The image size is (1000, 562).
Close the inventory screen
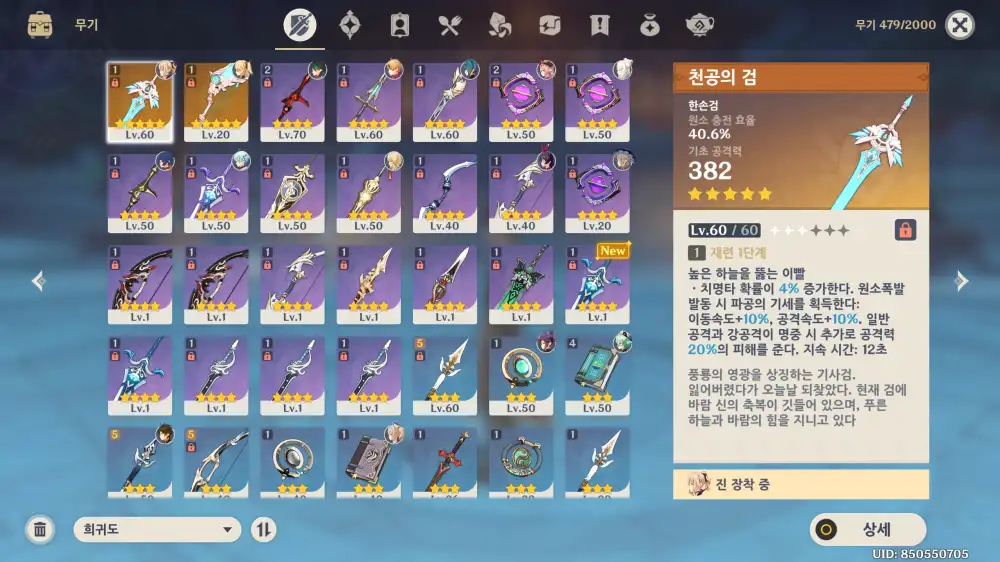(959, 25)
